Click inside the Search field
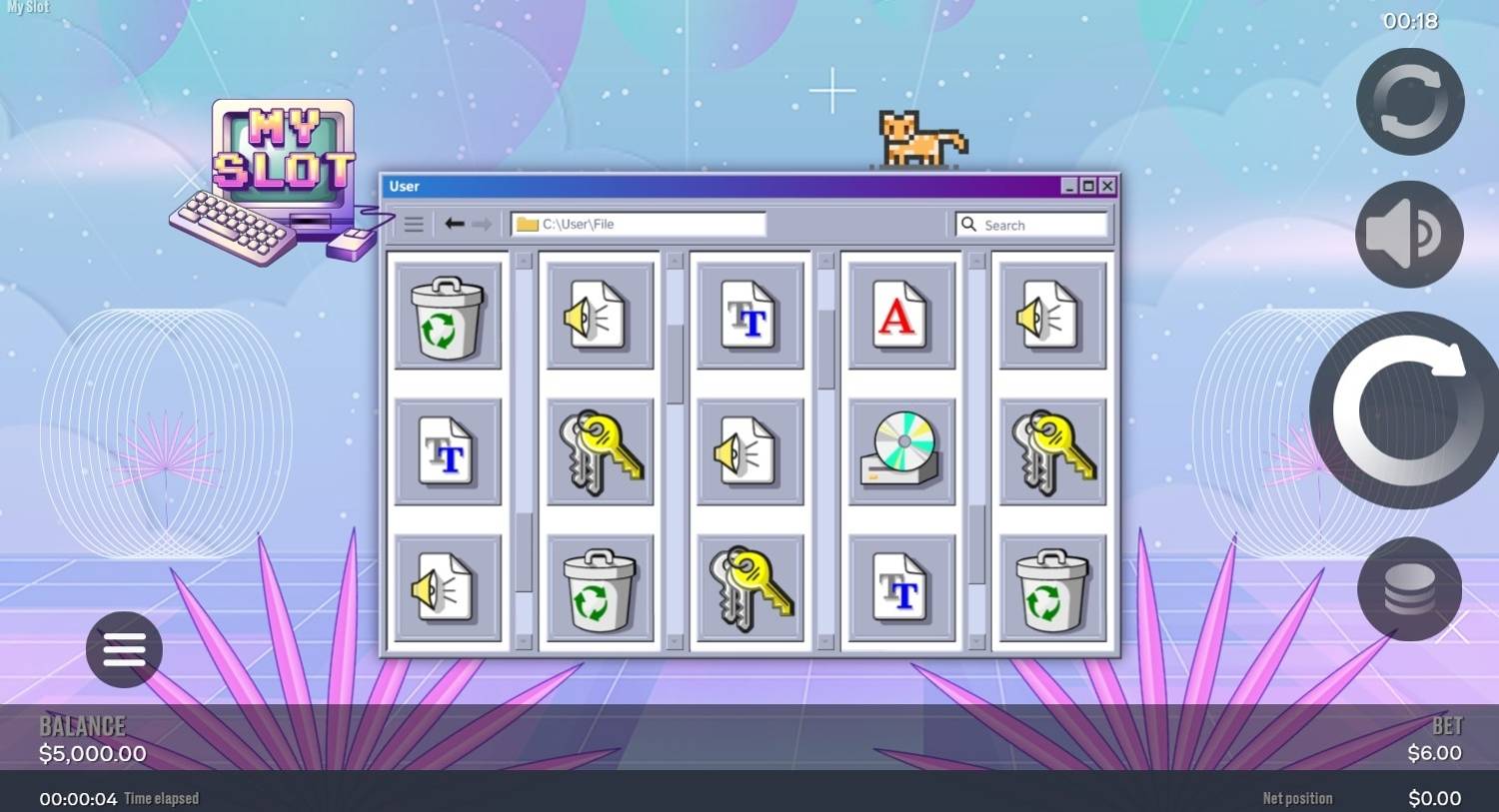 click(1029, 224)
